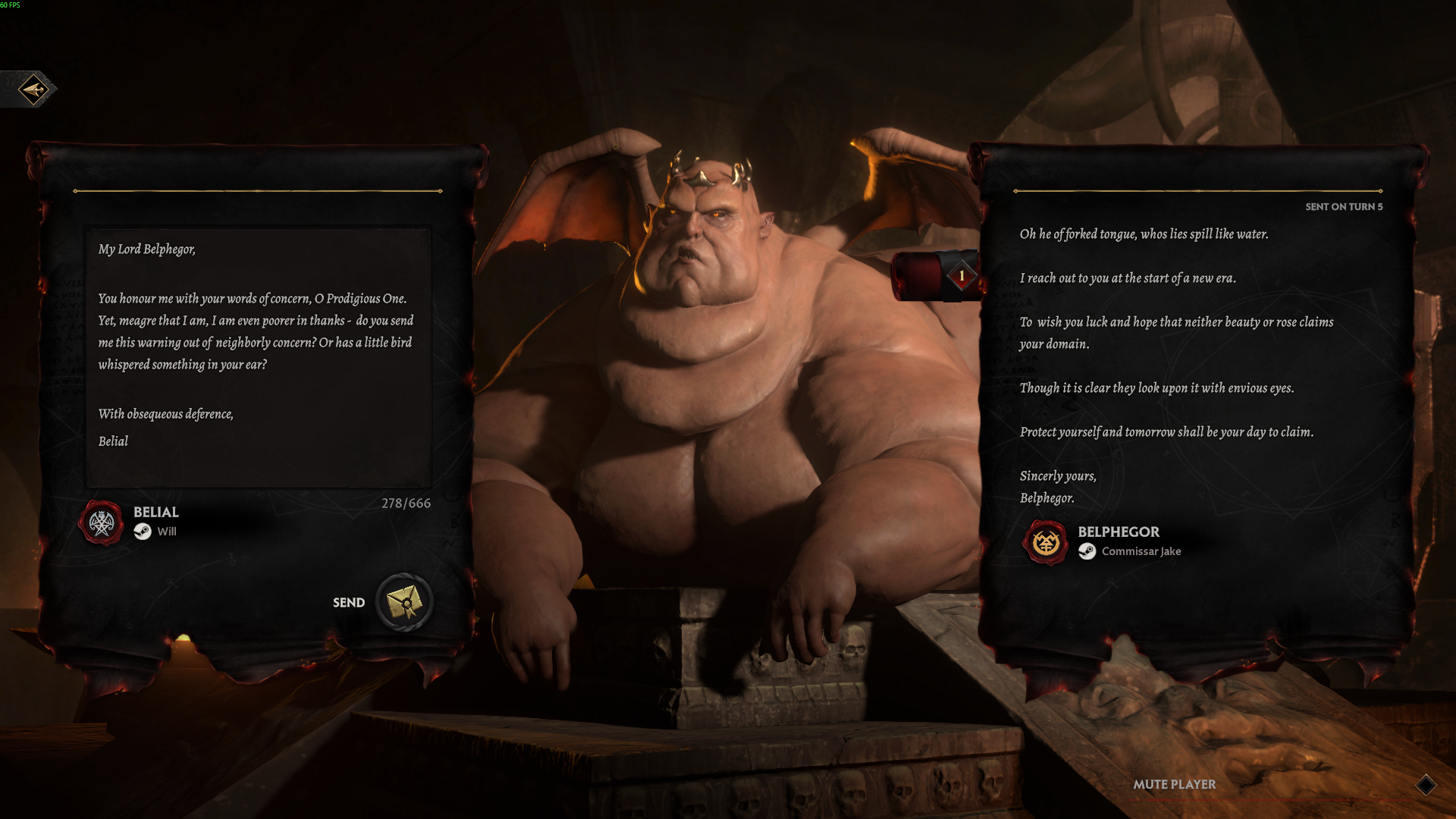
Task: Select Belphegor's gold sigil emblem
Action: pos(1046,542)
